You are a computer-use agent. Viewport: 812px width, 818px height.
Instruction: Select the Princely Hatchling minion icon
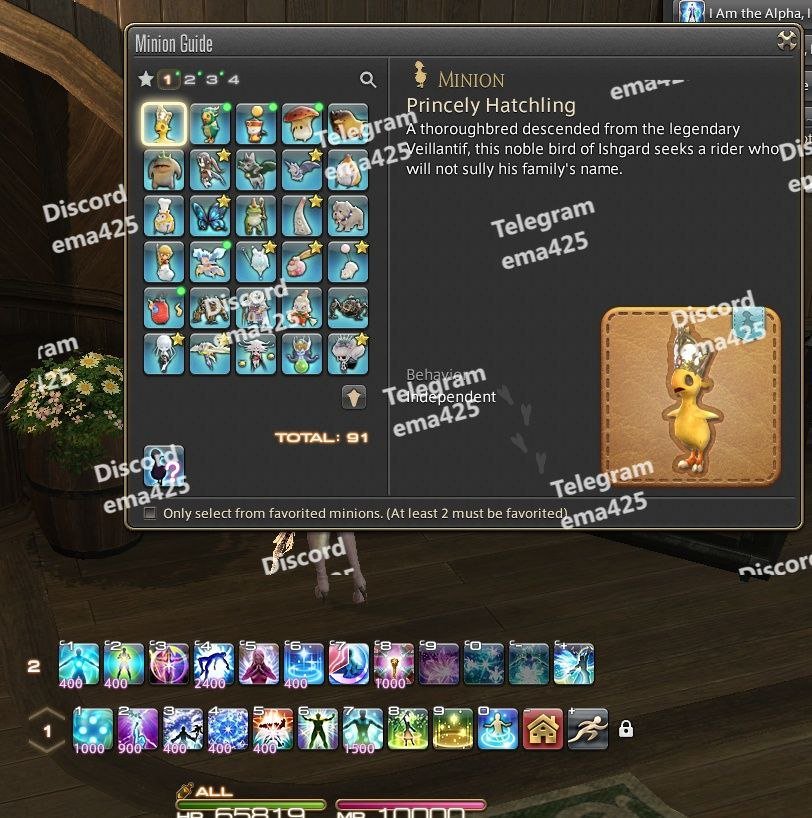coord(163,124)
